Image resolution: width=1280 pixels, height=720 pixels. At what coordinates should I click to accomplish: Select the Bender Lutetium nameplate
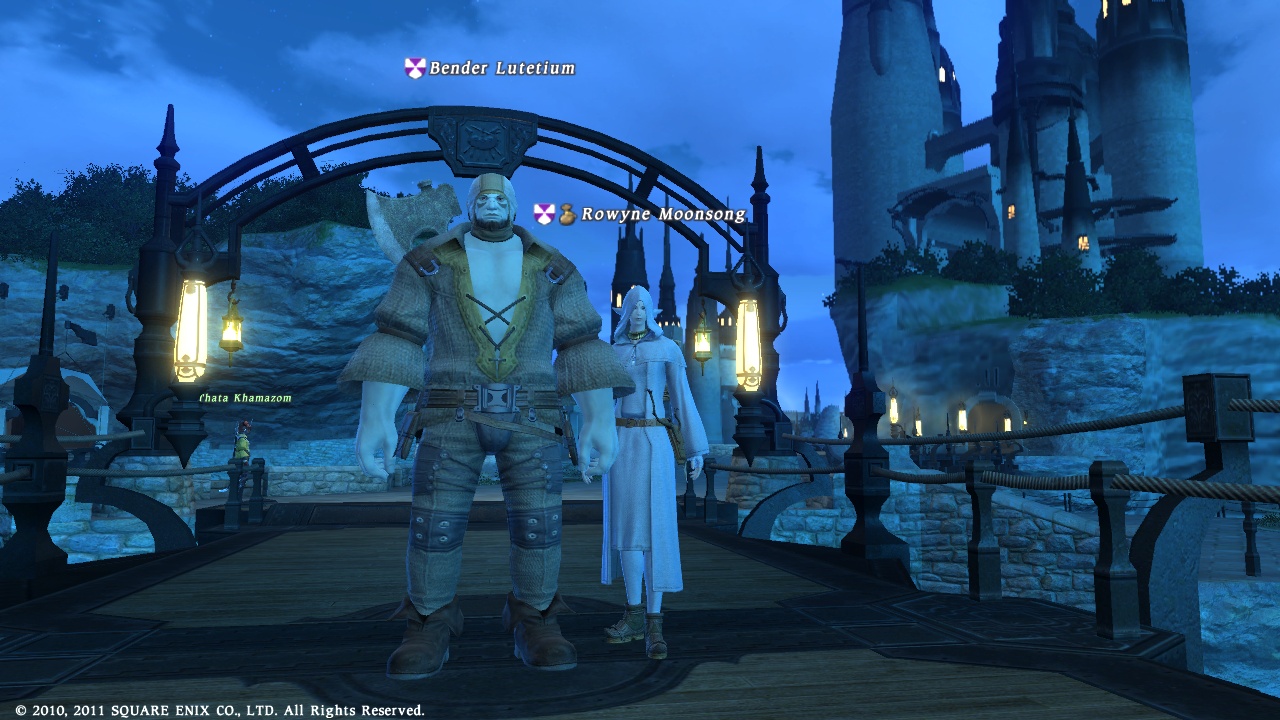point(501,68)
